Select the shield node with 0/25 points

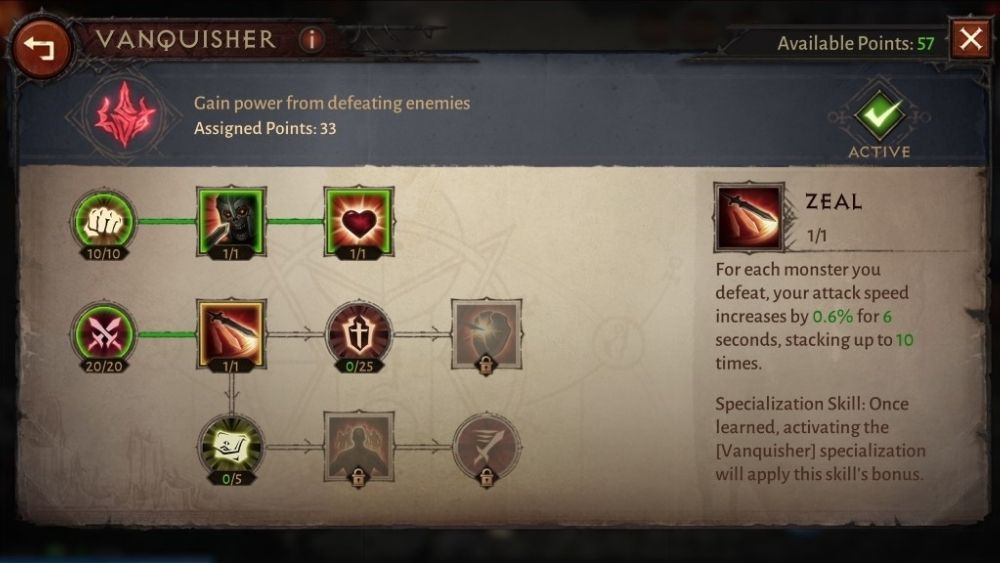pyautogui.click(x=359, y=333)
